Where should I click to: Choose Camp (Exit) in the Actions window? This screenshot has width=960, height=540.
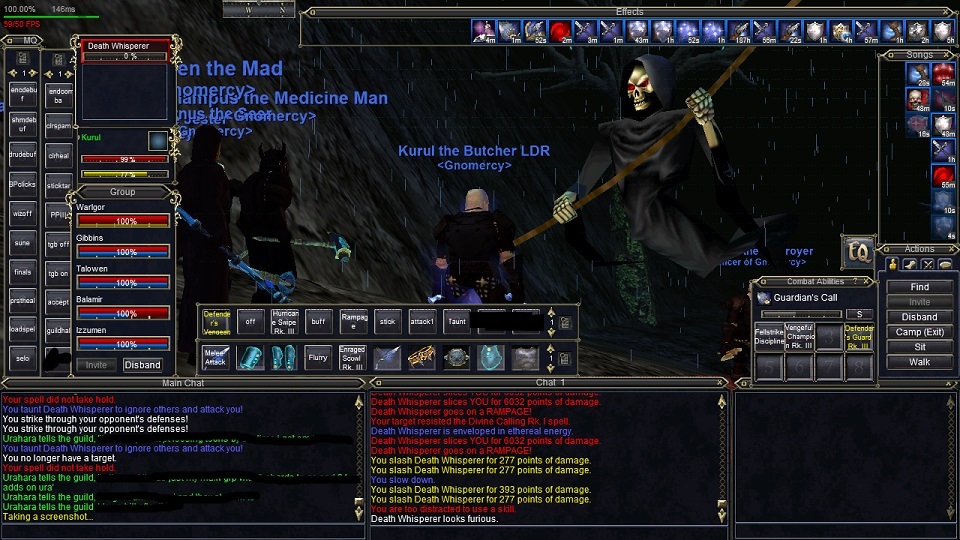tap(919, 332)
